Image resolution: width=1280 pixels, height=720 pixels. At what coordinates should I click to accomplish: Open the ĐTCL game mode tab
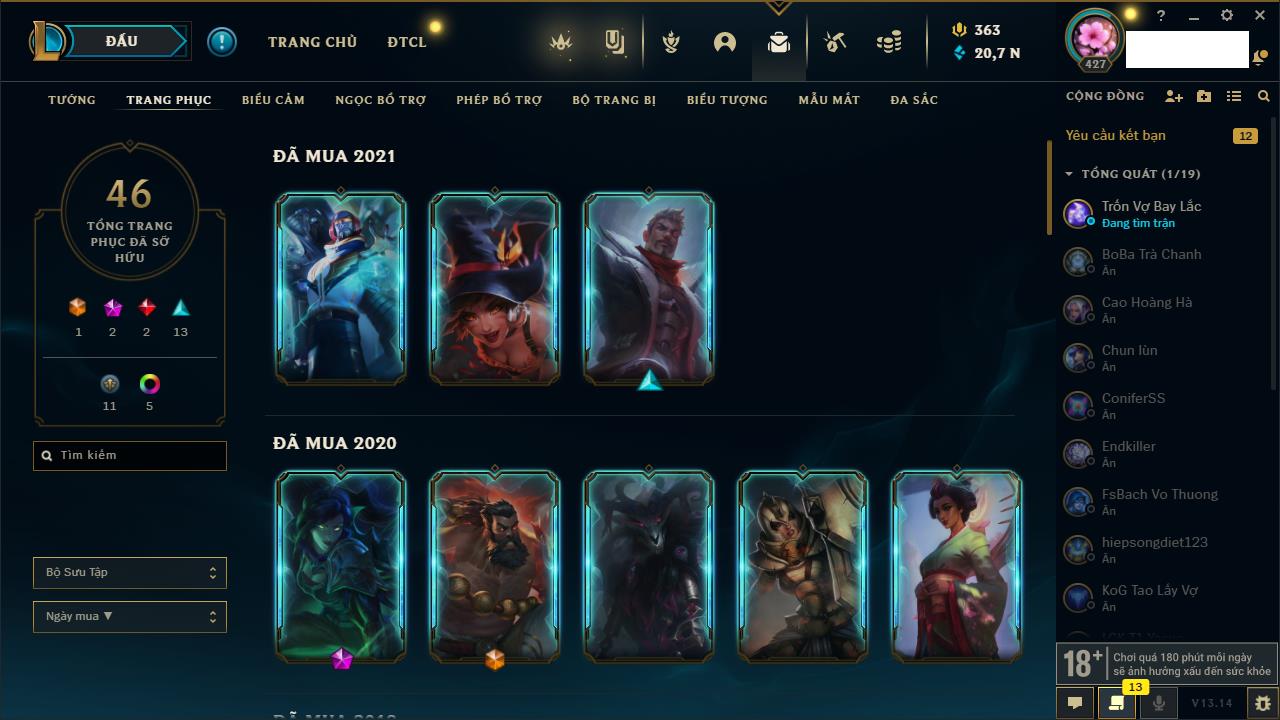pyautogui.click(x=407, y=42)
